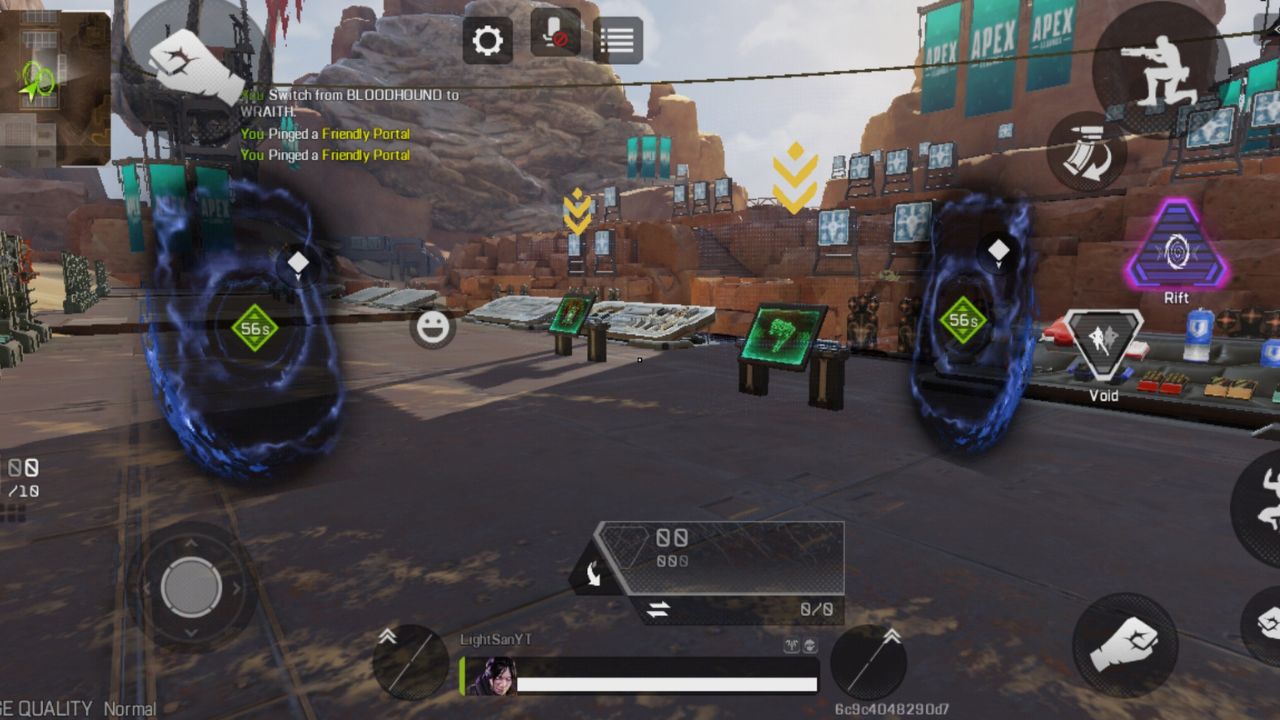Open the Settings gear
This screenshot has width=1280, height=720.
click(x=487, y=40)
